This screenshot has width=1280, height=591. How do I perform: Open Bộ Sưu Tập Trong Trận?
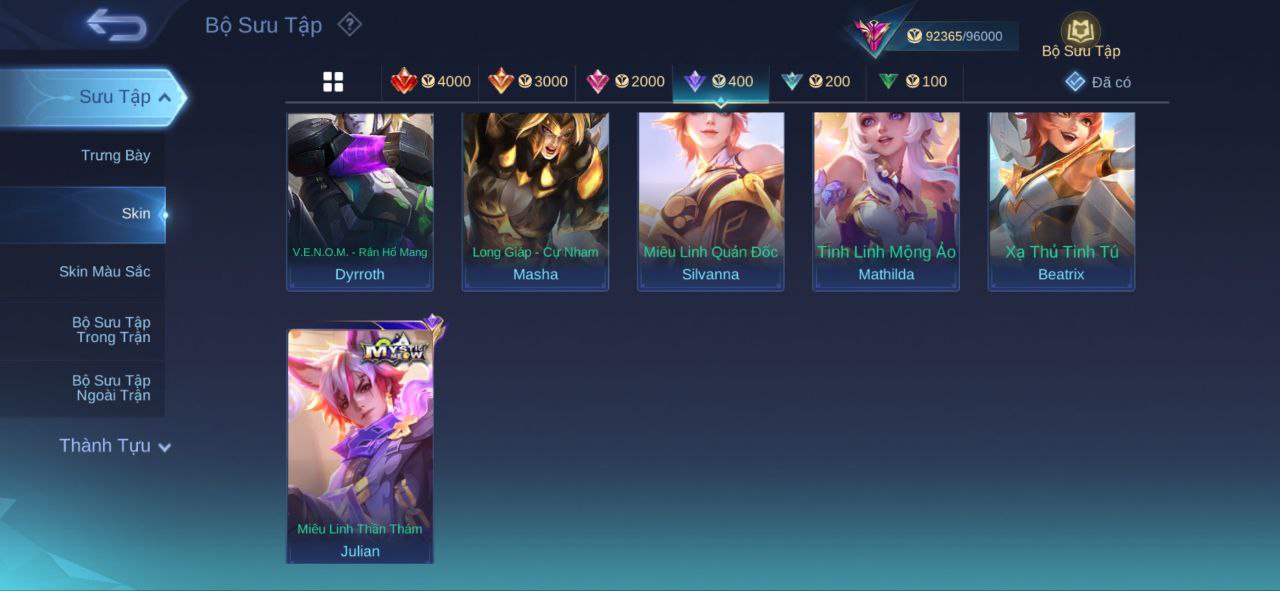(111, 329)
